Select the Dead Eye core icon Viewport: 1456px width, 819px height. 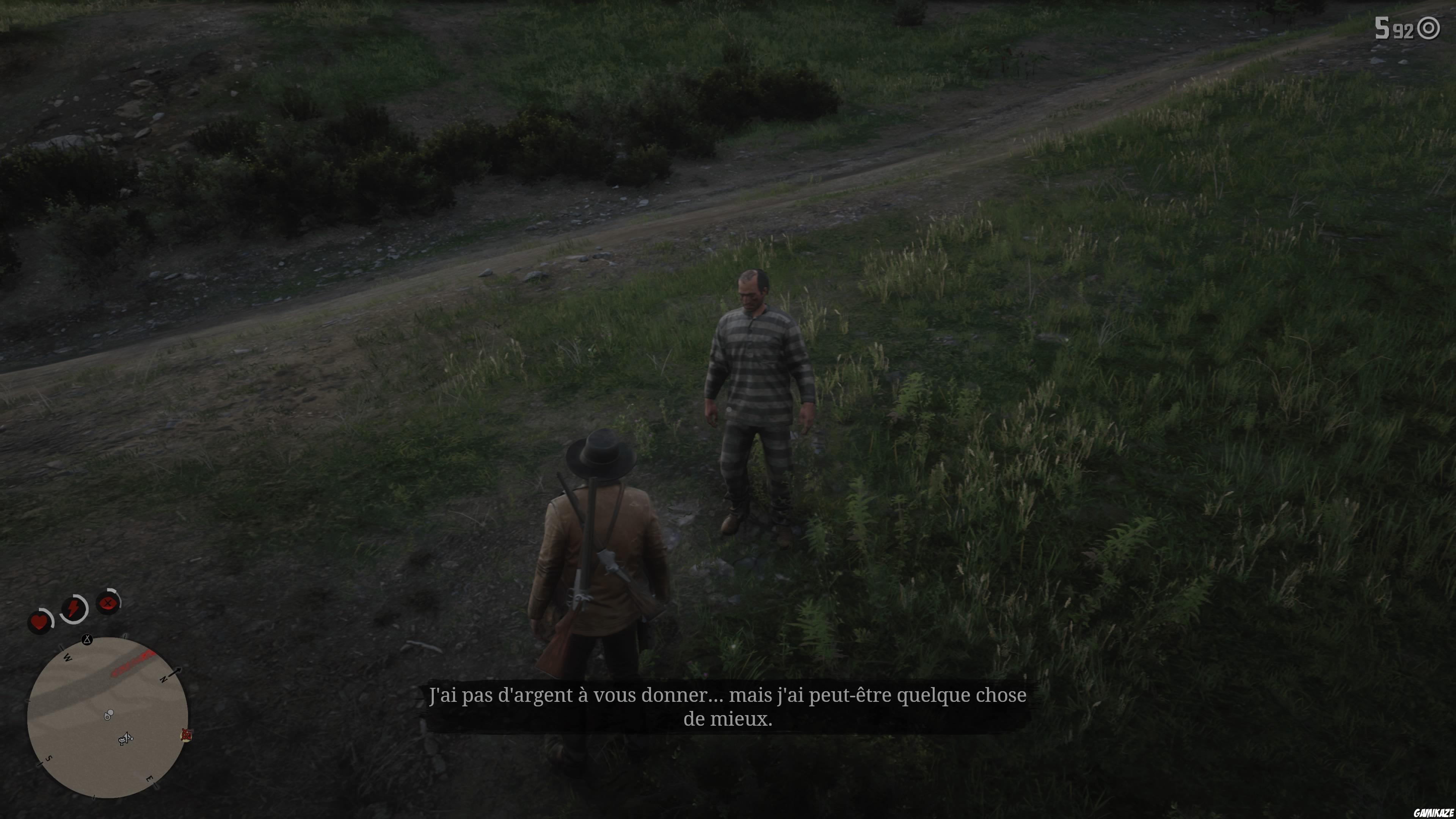(108, 603)
